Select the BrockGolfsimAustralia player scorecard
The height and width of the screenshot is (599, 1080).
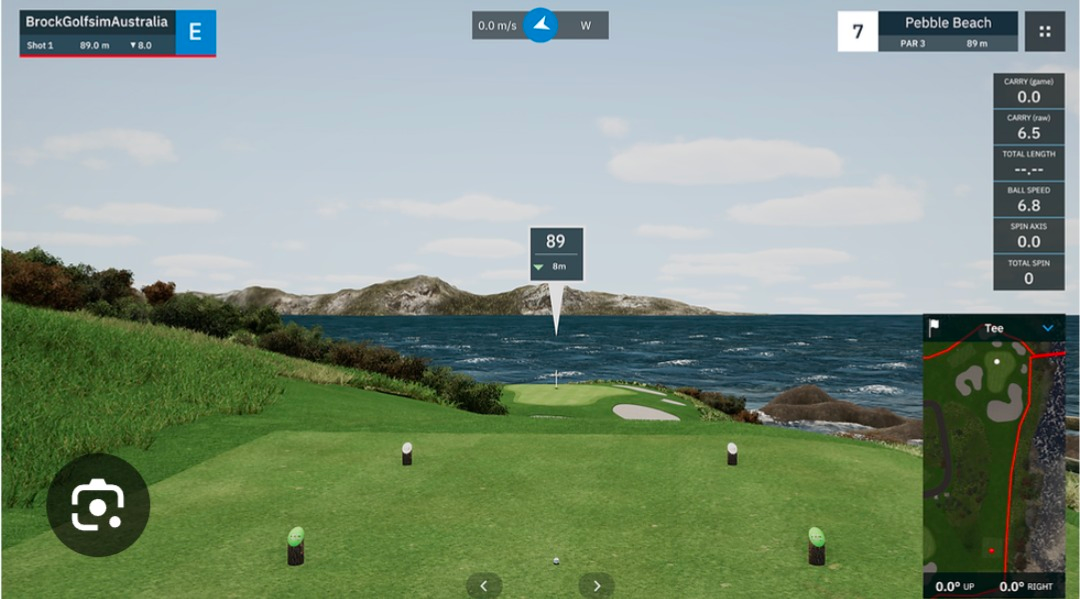98,32
